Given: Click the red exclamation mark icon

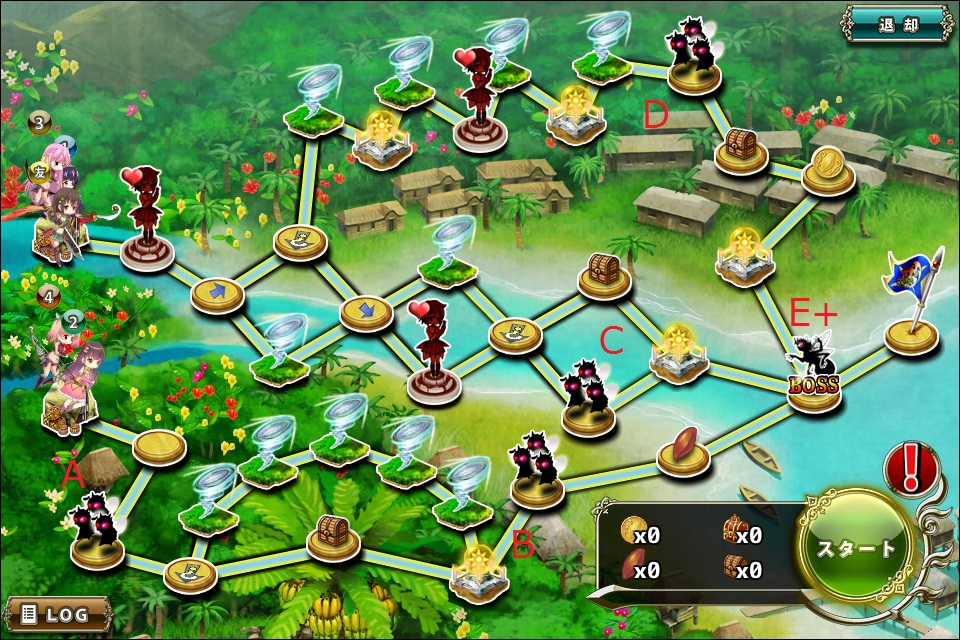Looking at the screenshot, I should (x=909, y=469).
